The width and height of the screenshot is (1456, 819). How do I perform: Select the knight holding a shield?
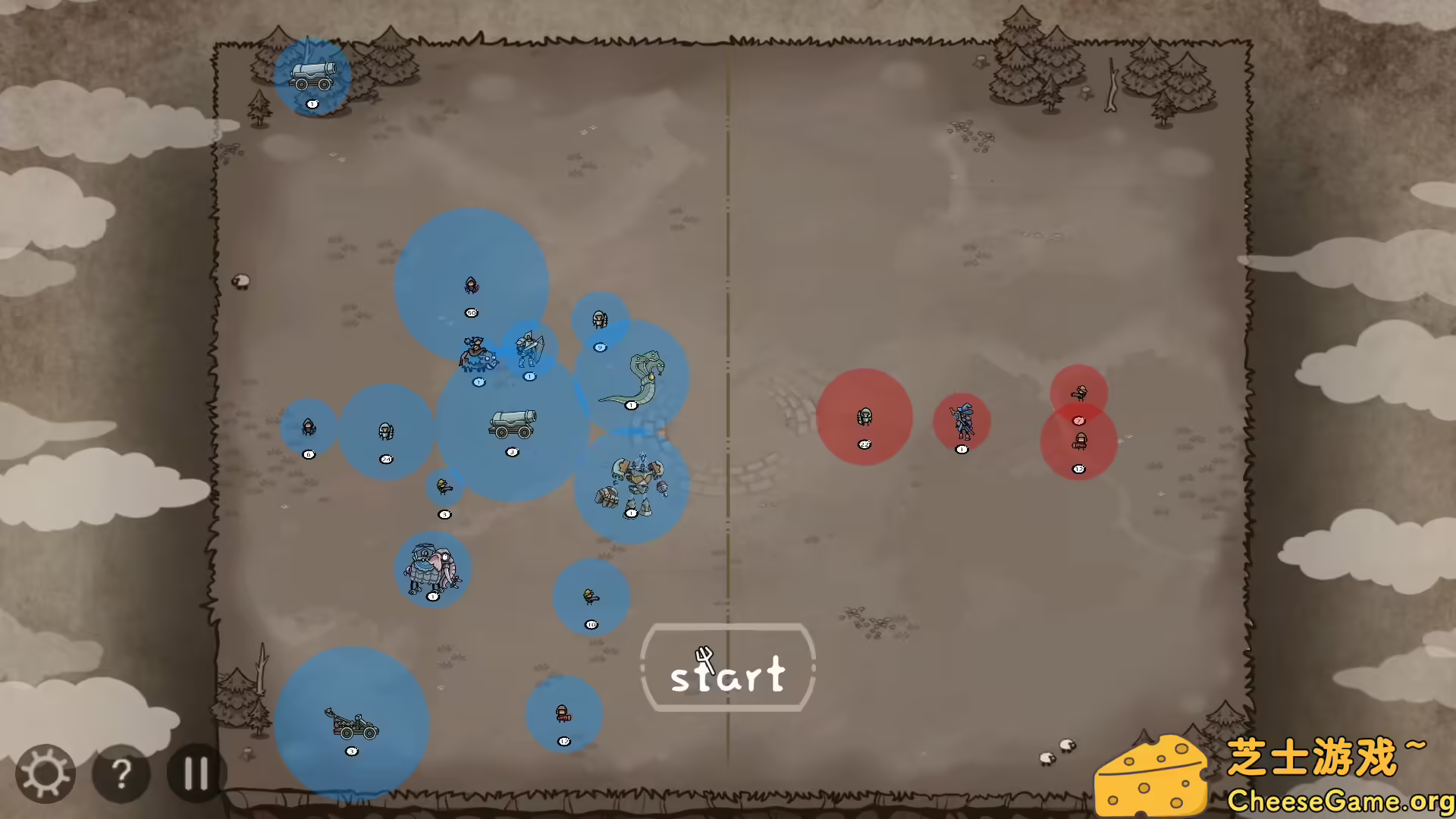pos(531,347)
